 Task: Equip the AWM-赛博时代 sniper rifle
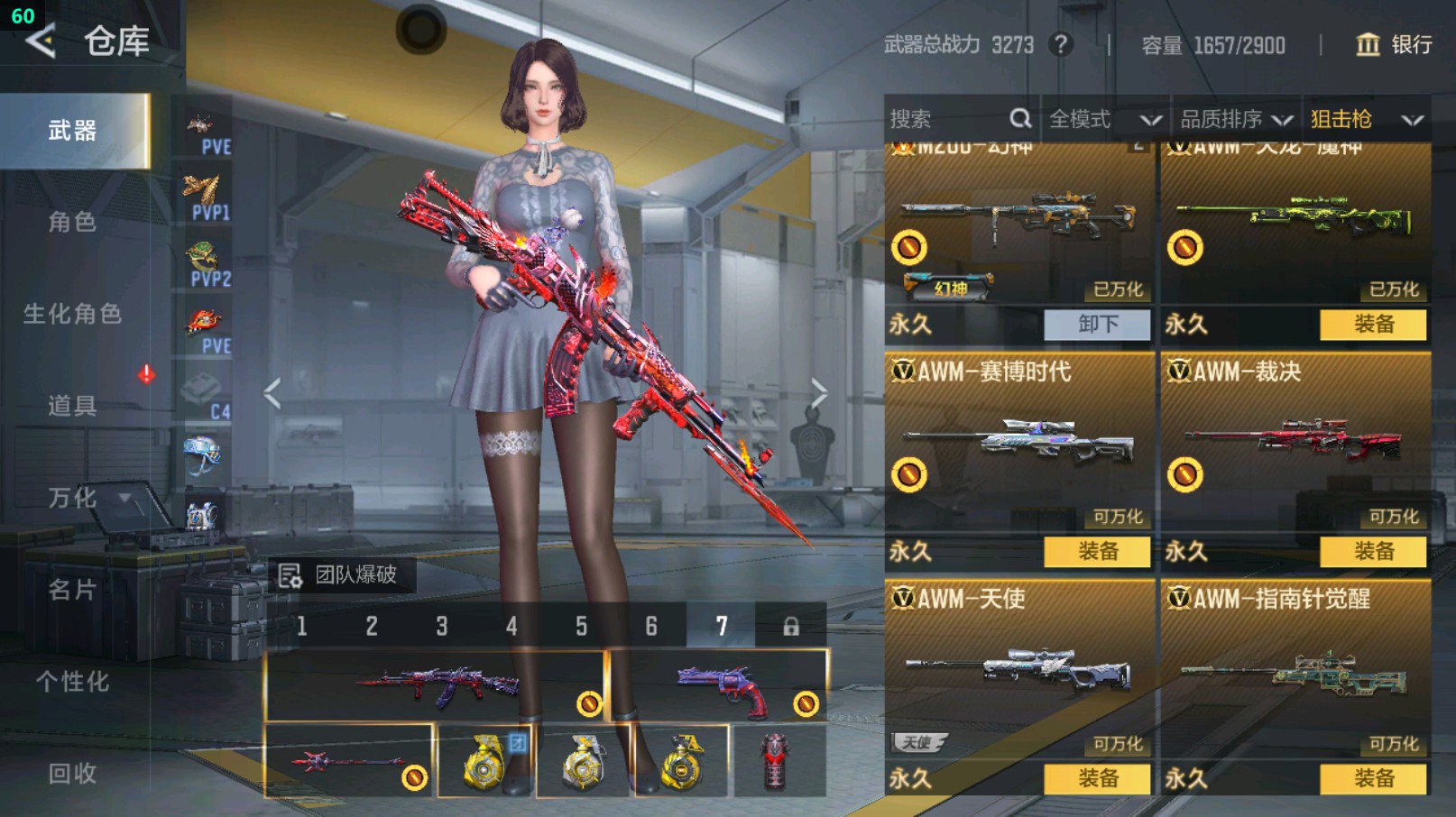1097,552
